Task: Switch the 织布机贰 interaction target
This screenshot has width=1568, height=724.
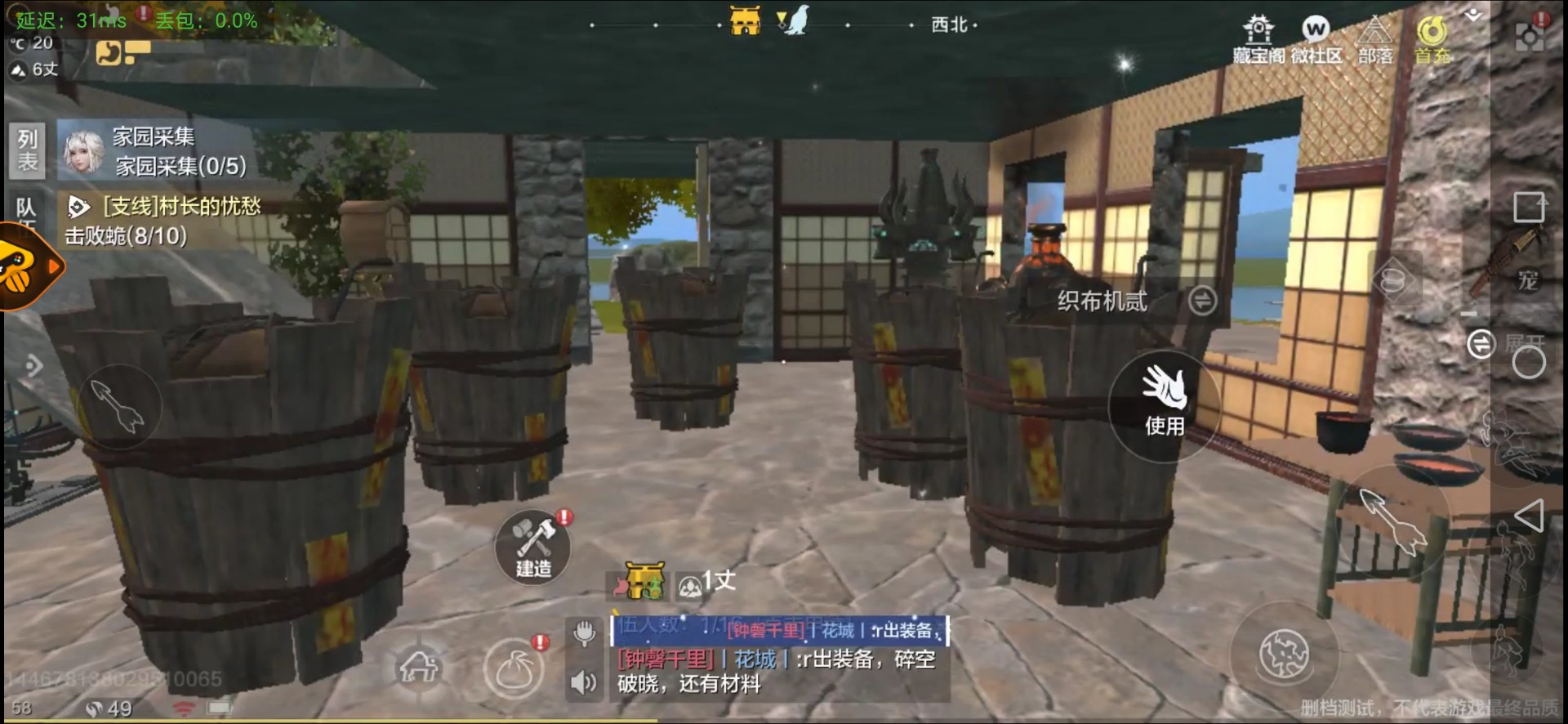Action: (x=1201, y=301)
